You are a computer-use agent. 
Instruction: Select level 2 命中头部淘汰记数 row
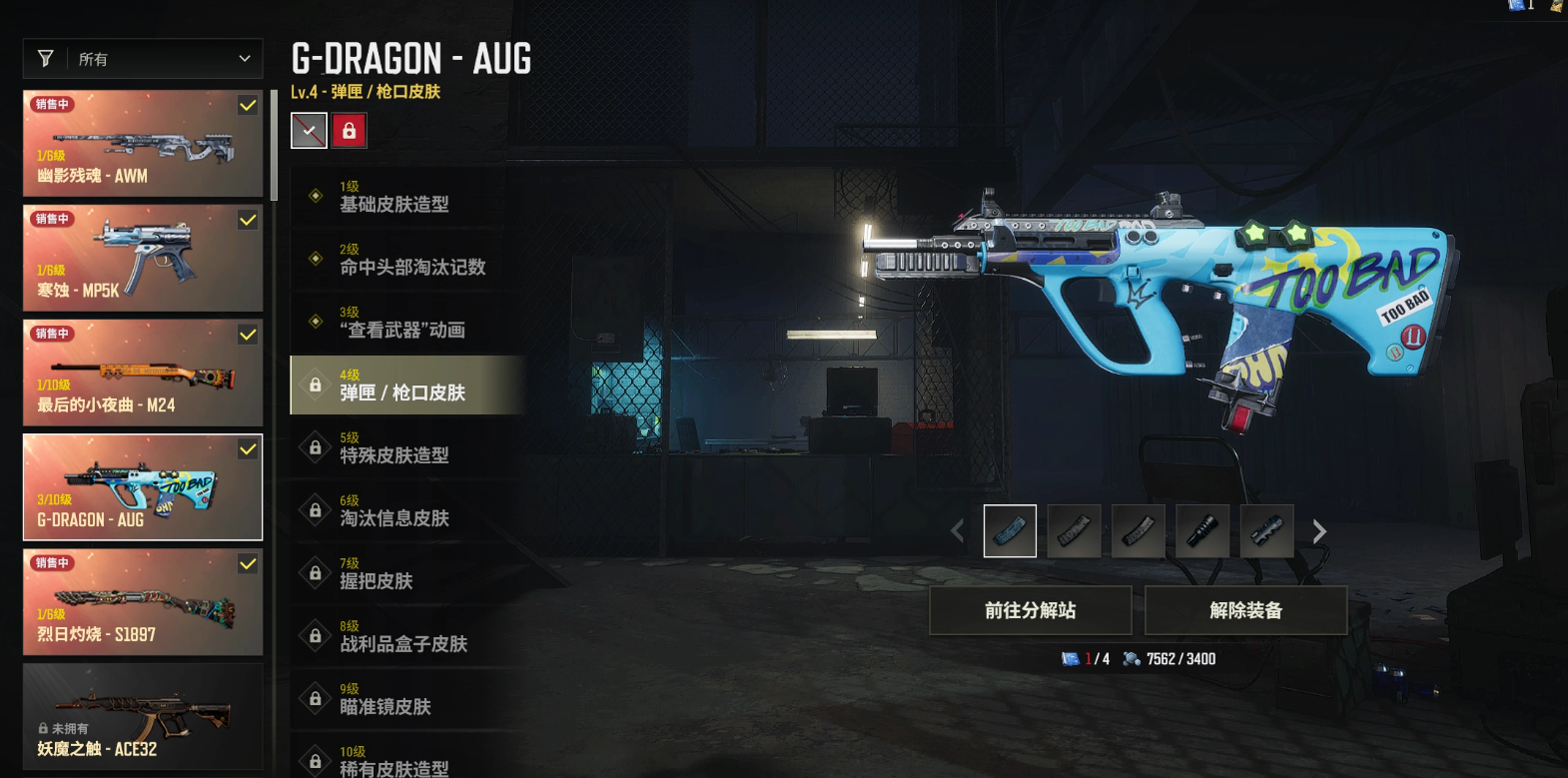tap(407, 260)
